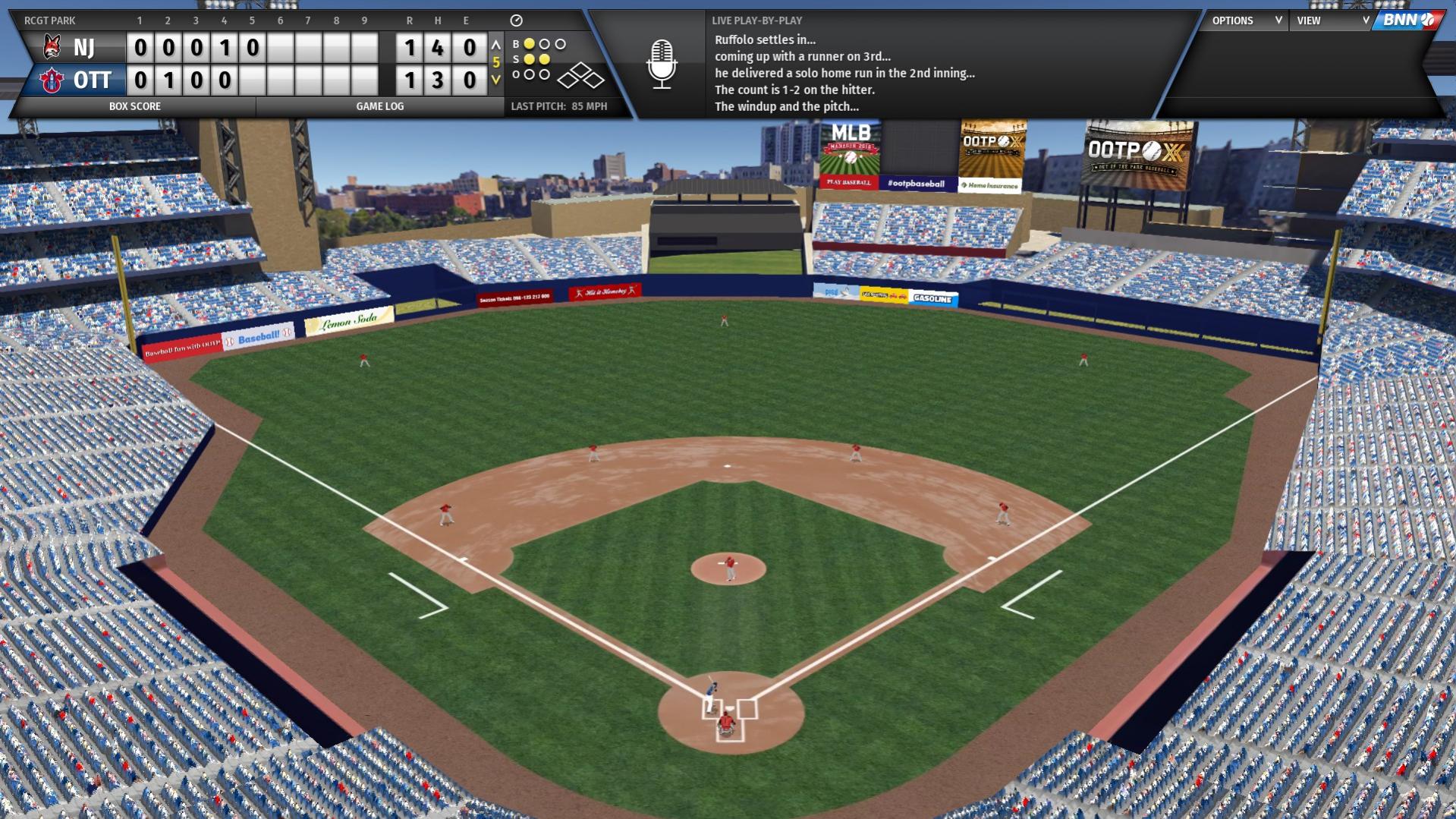The width and height of the screenshot is (1456, 819).
Task: Select the NJ team logo
Action: click(x=52, y=47)
